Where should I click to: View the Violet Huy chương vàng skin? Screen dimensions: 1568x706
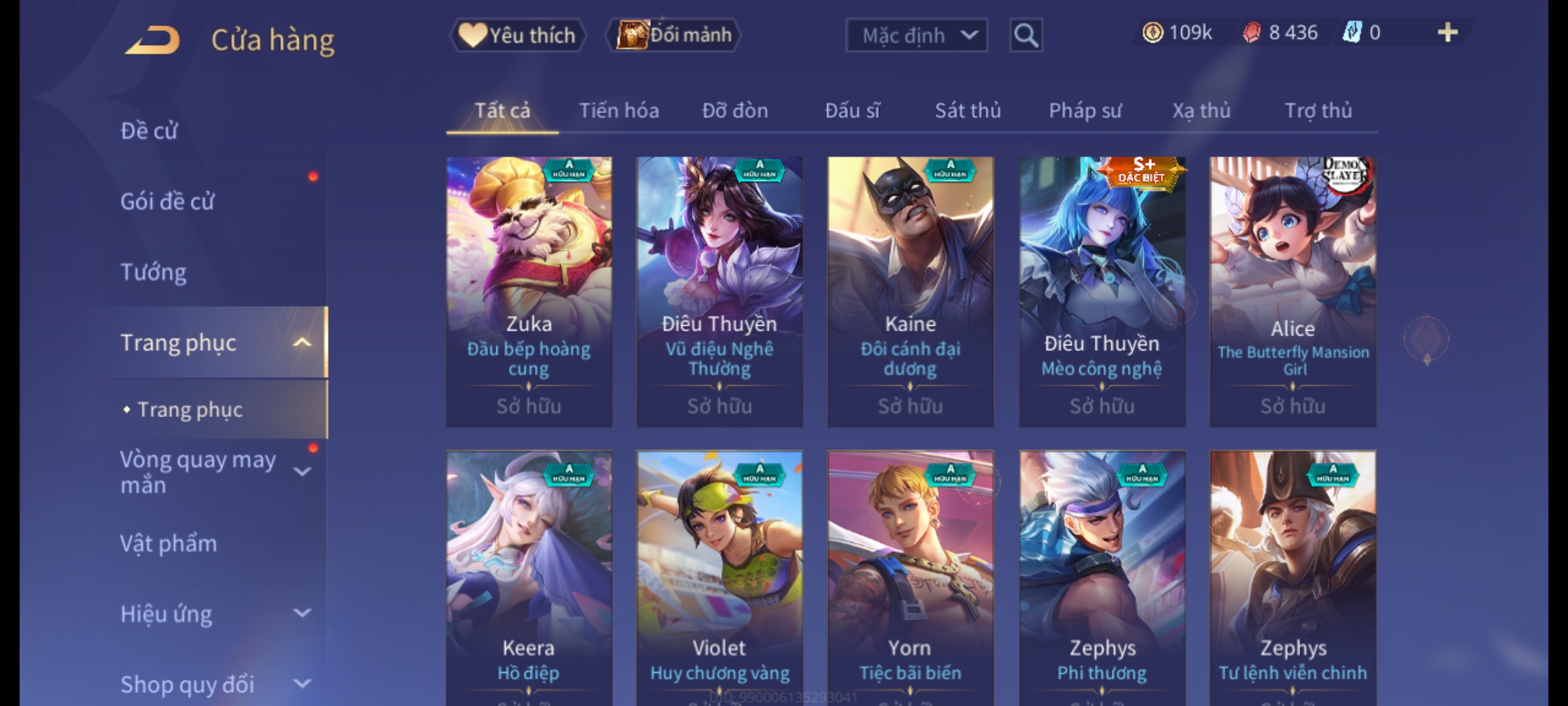coord(719,575)
